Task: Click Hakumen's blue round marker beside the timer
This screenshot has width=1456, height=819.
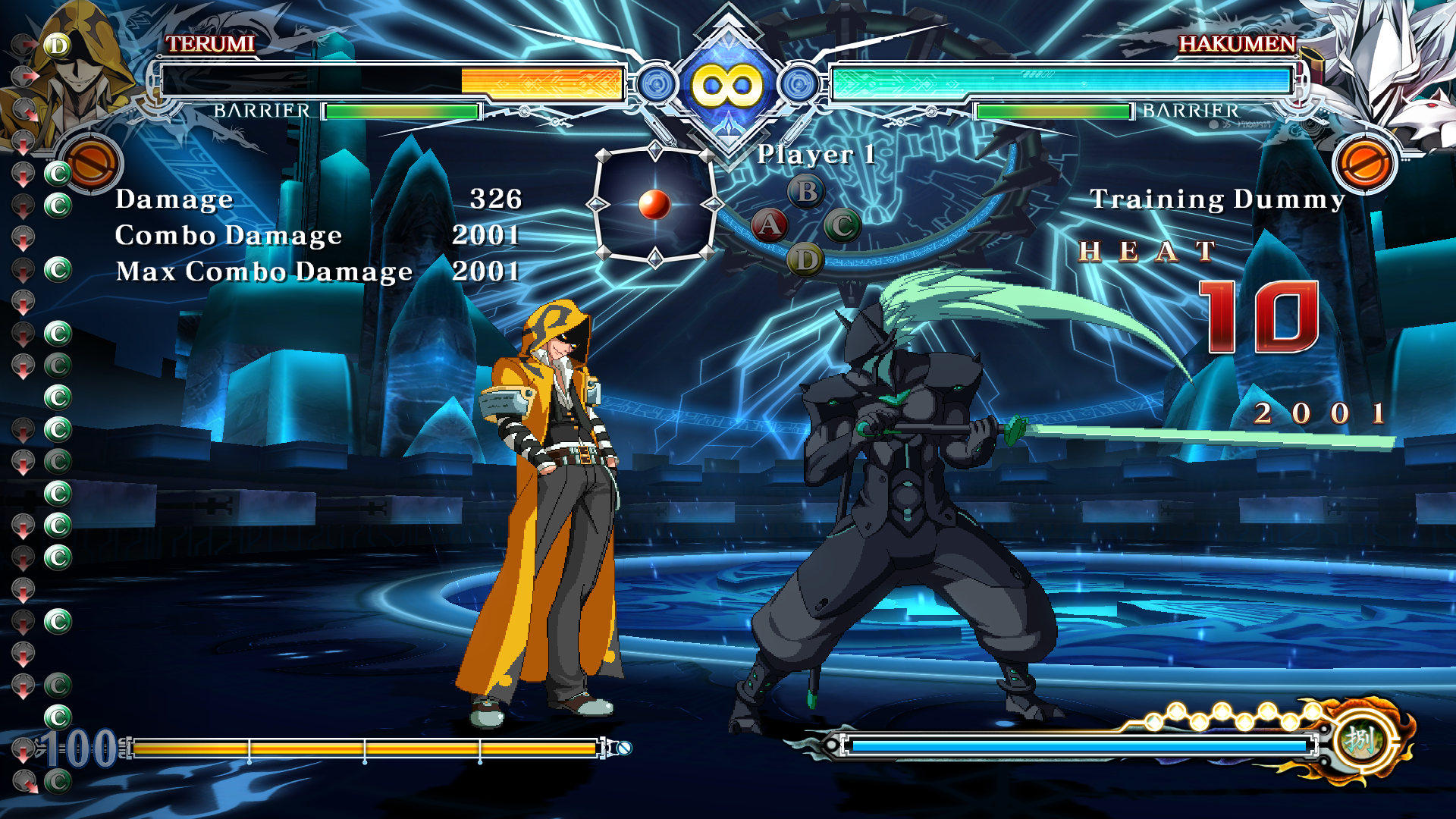Action: point(799,84)
